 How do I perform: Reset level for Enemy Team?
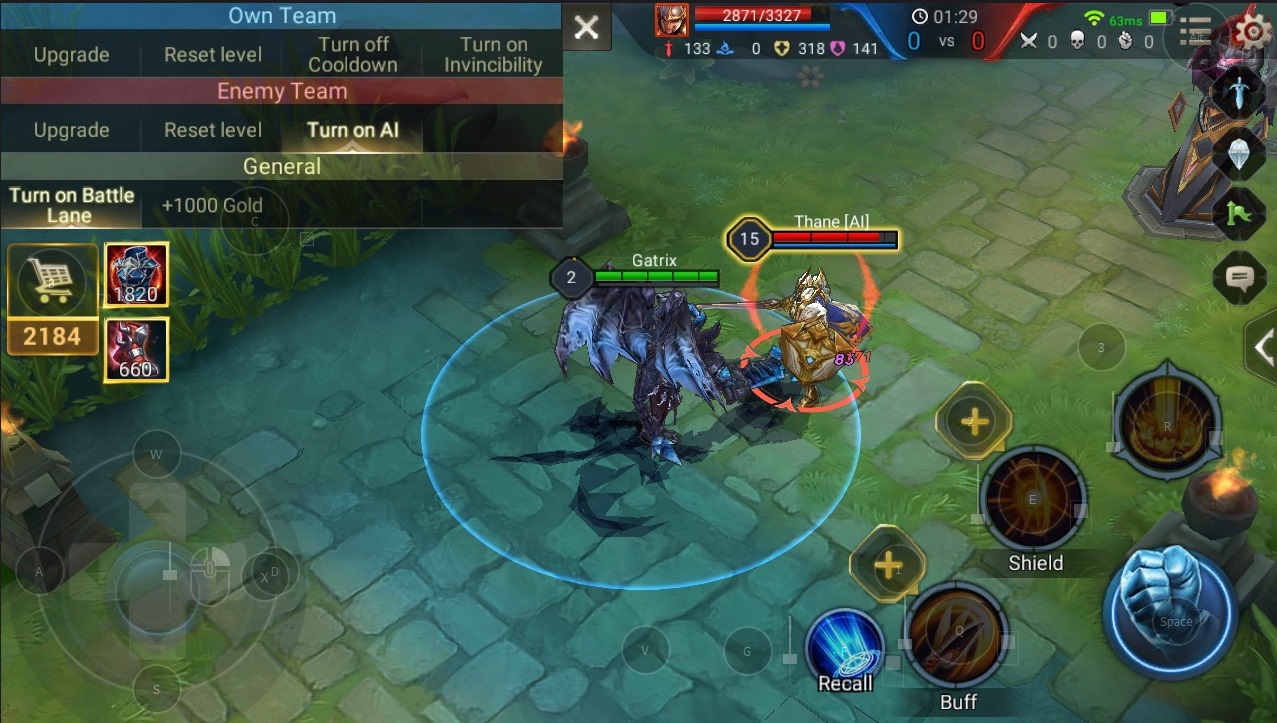pos(213,130)
